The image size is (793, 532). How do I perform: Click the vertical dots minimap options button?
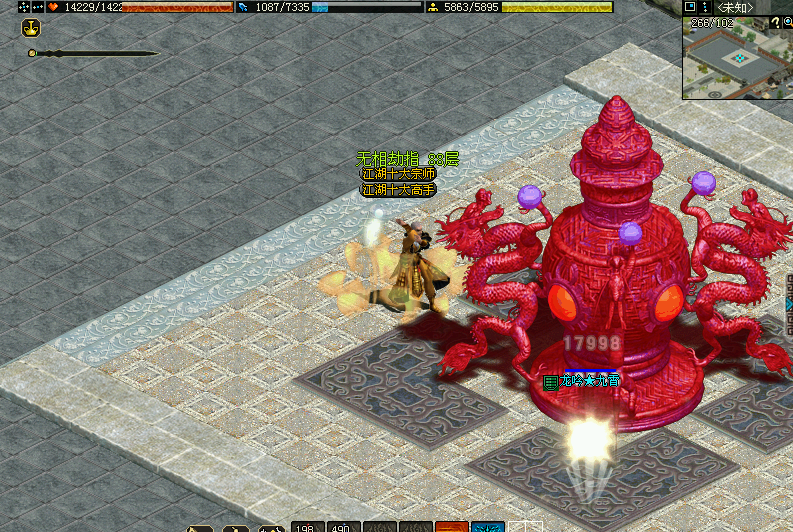tap(703, 7)
